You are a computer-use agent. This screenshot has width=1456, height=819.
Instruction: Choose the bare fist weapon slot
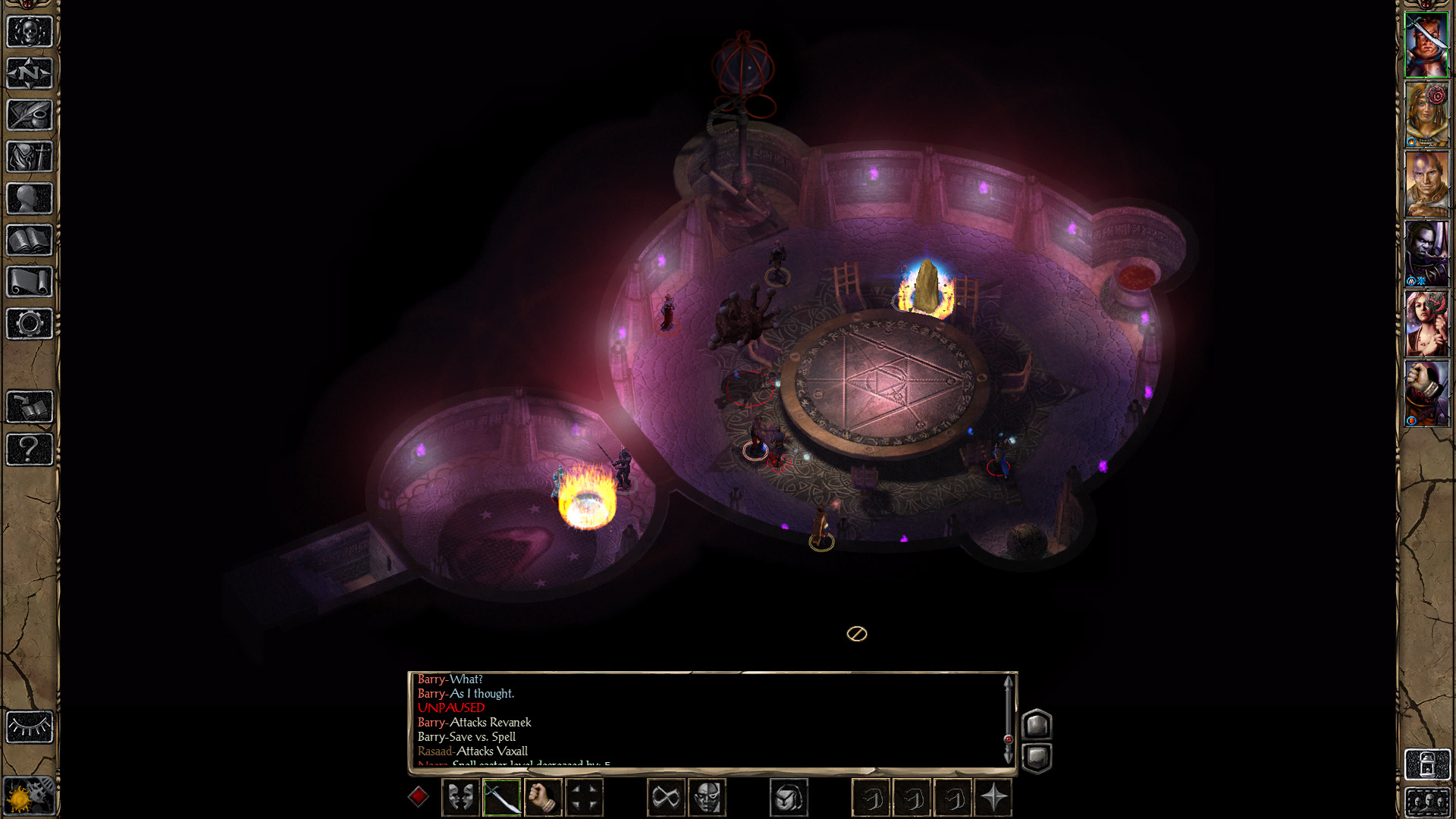click(x=542, y=798)
